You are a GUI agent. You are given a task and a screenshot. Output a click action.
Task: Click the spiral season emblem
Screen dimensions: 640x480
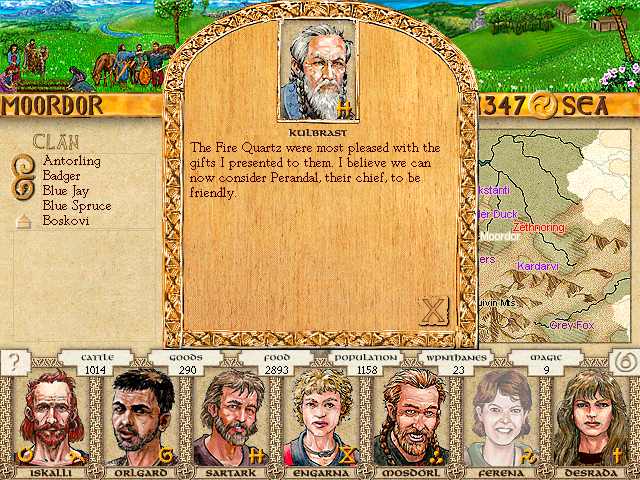point(541,105)
